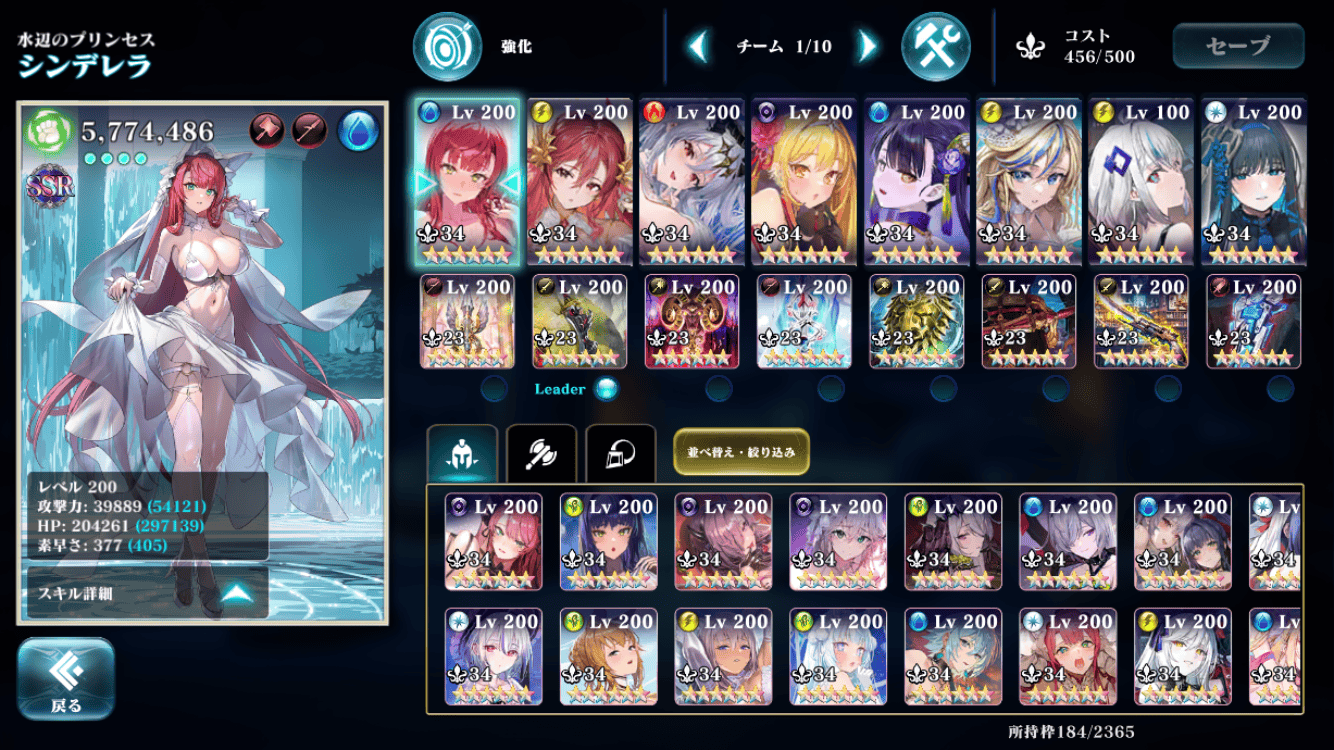Go back with the 戻る button

click(x=66, y=679)
